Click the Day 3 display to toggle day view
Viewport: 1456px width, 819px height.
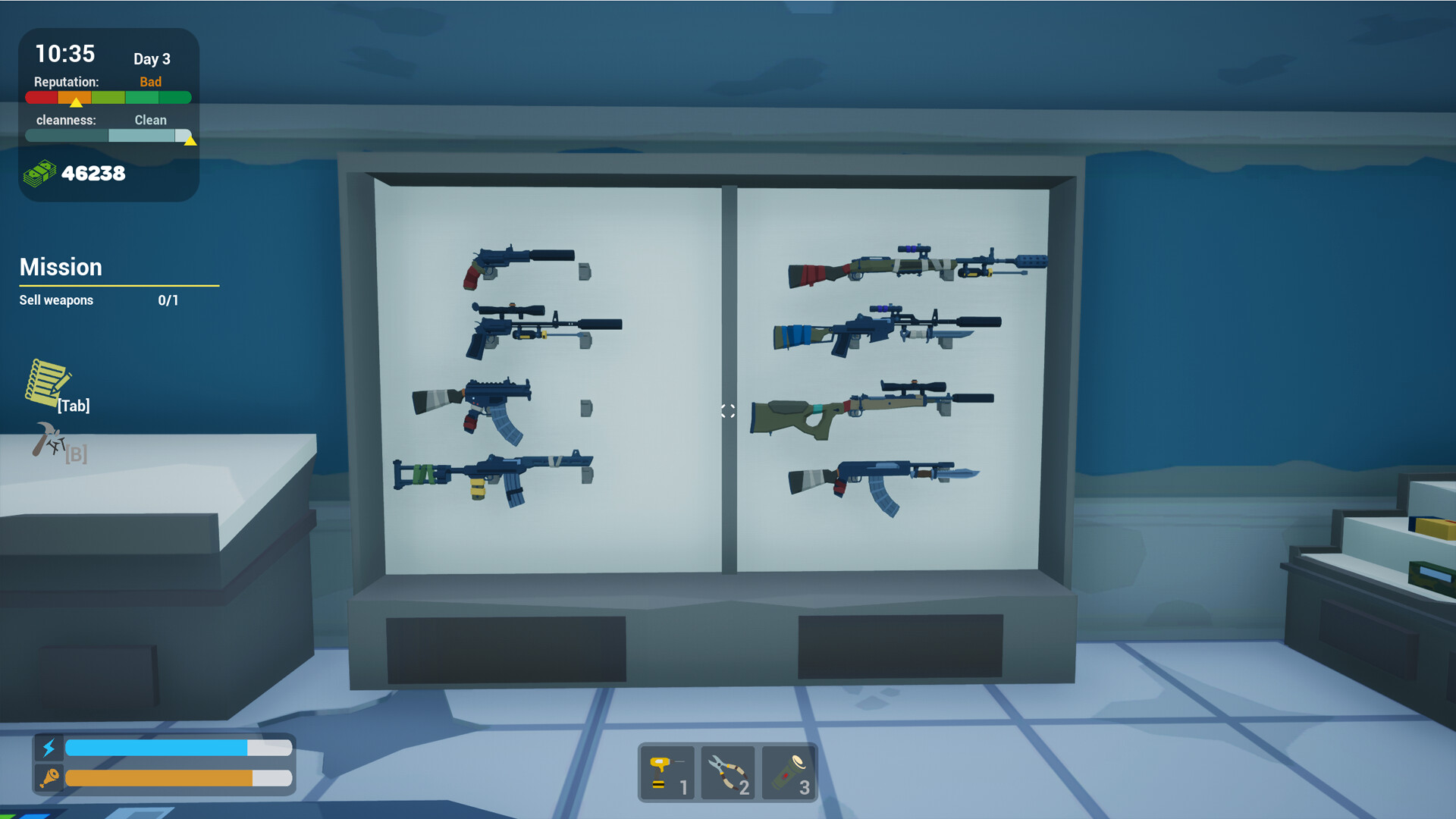coord(151,58)
